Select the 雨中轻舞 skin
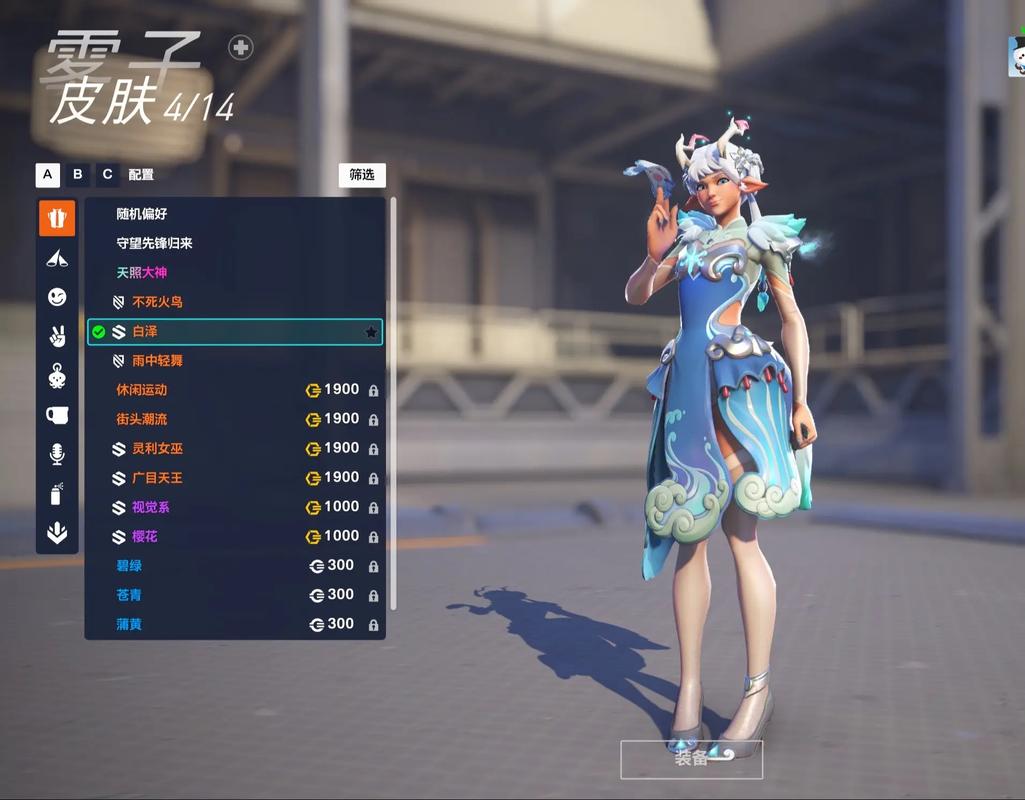 point(157,360)
